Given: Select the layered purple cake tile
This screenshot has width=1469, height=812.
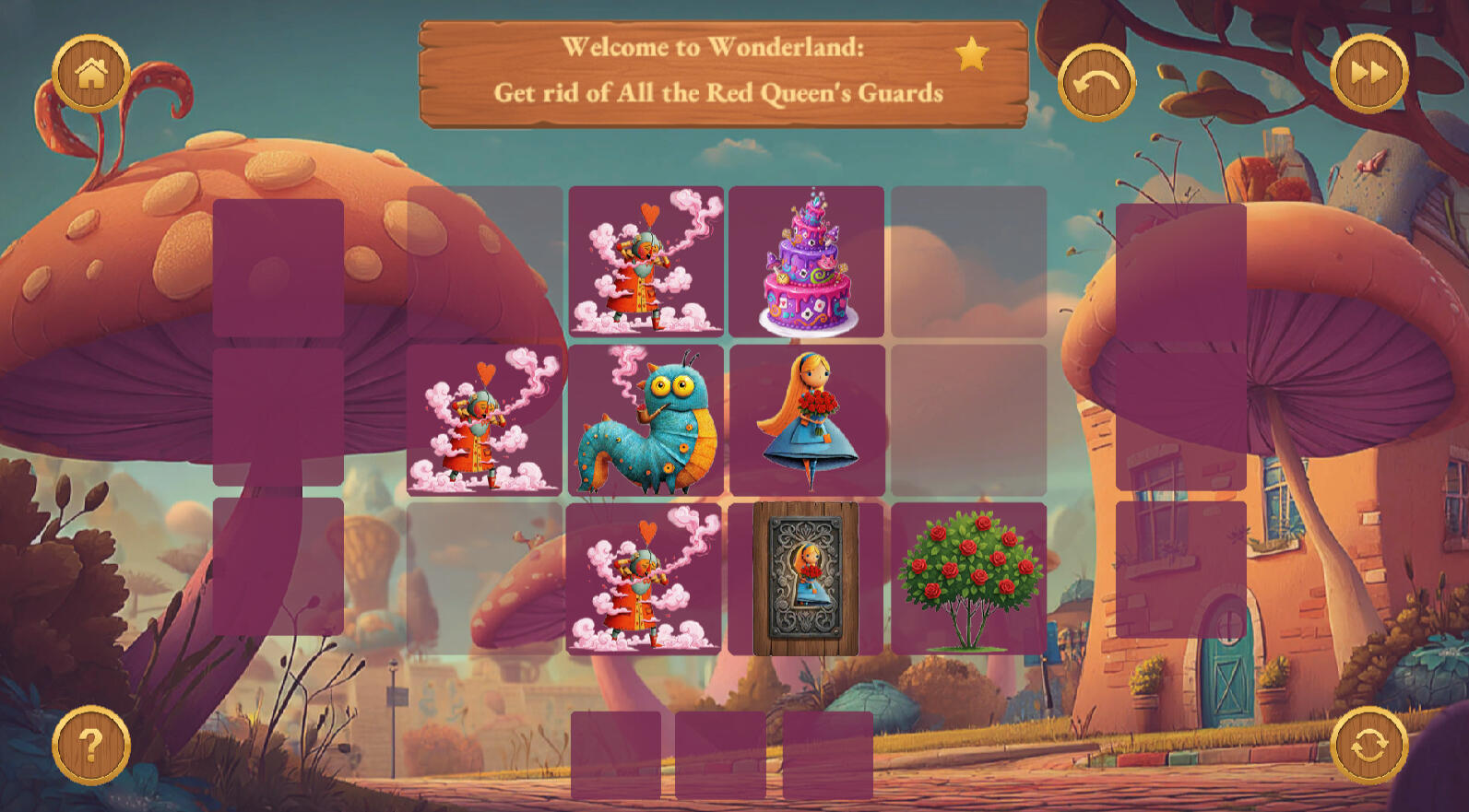Looking at the screenshot, I should pos(807,262).
